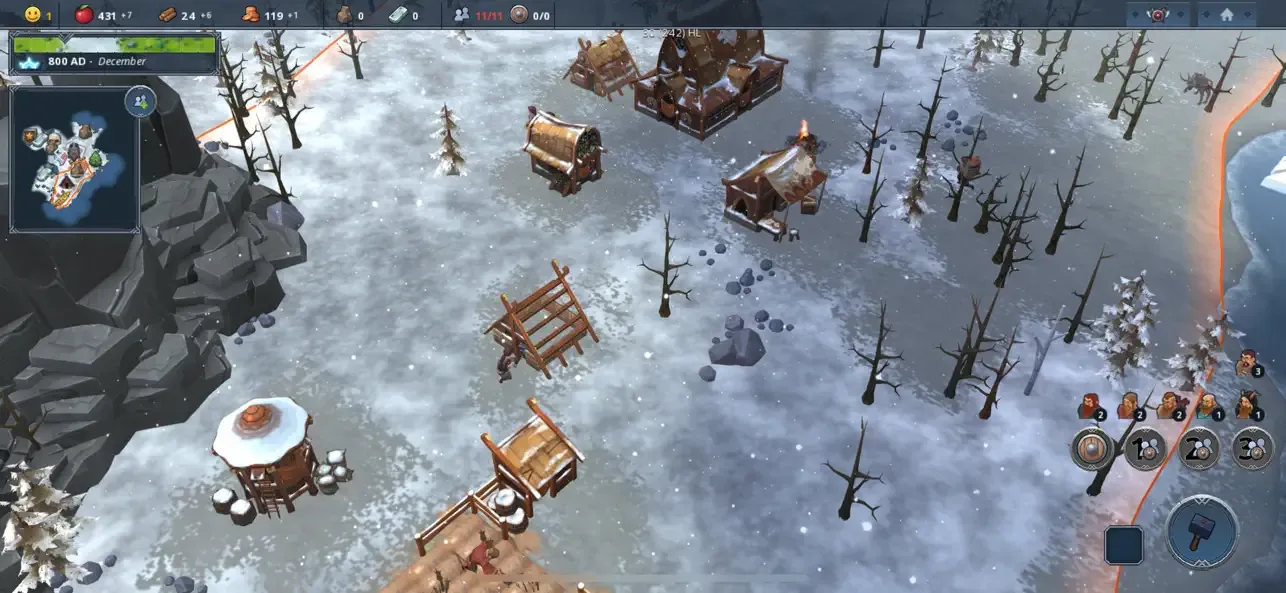Select the teal-shirted villager portrait
Image resolution: width=1286 pixels, height=593 pixels.
tap(1208, 405)
